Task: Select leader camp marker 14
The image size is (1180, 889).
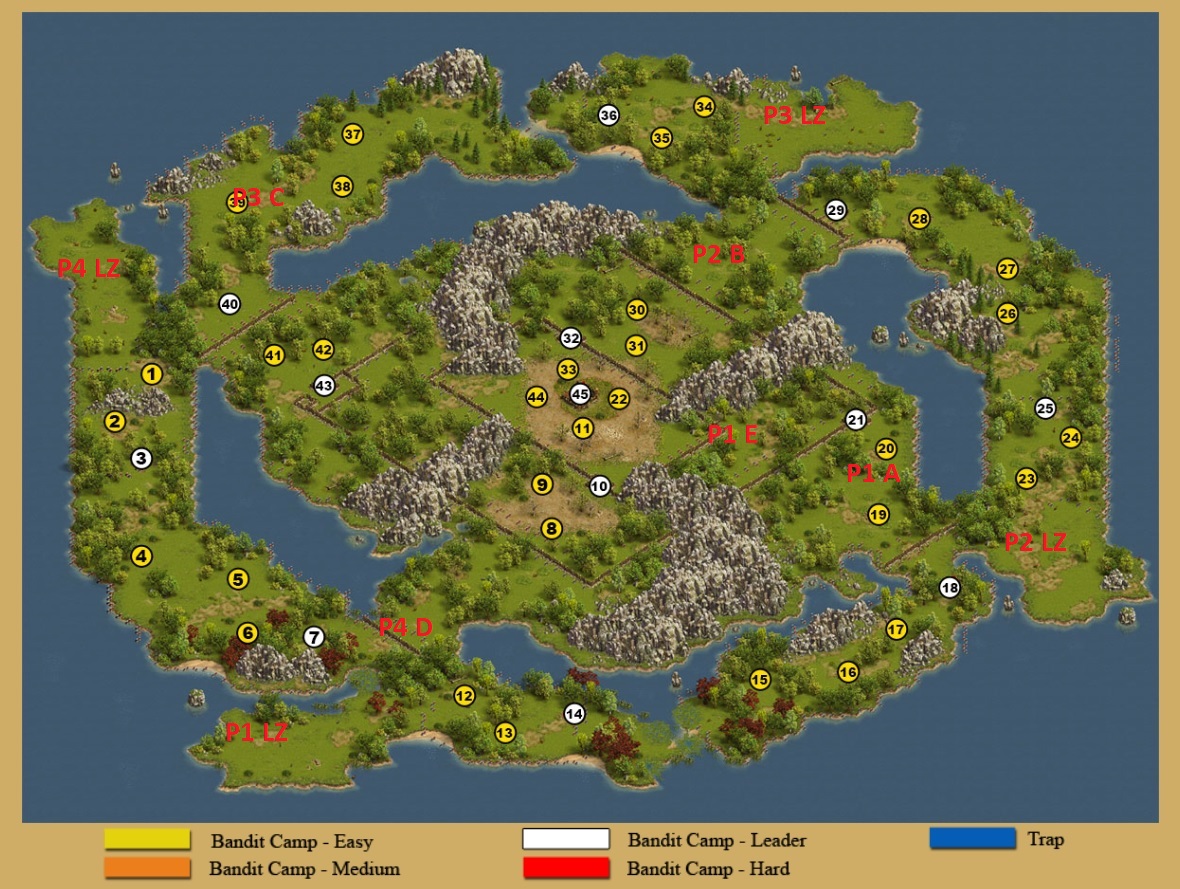Action: [x=574, y=714]
